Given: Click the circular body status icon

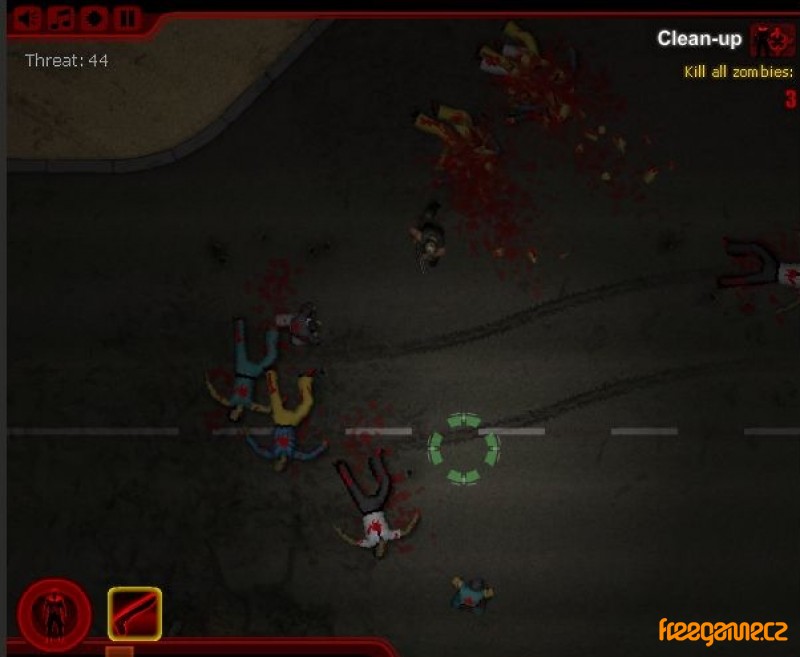Looking at the screenshot, I should pos(54,614).
